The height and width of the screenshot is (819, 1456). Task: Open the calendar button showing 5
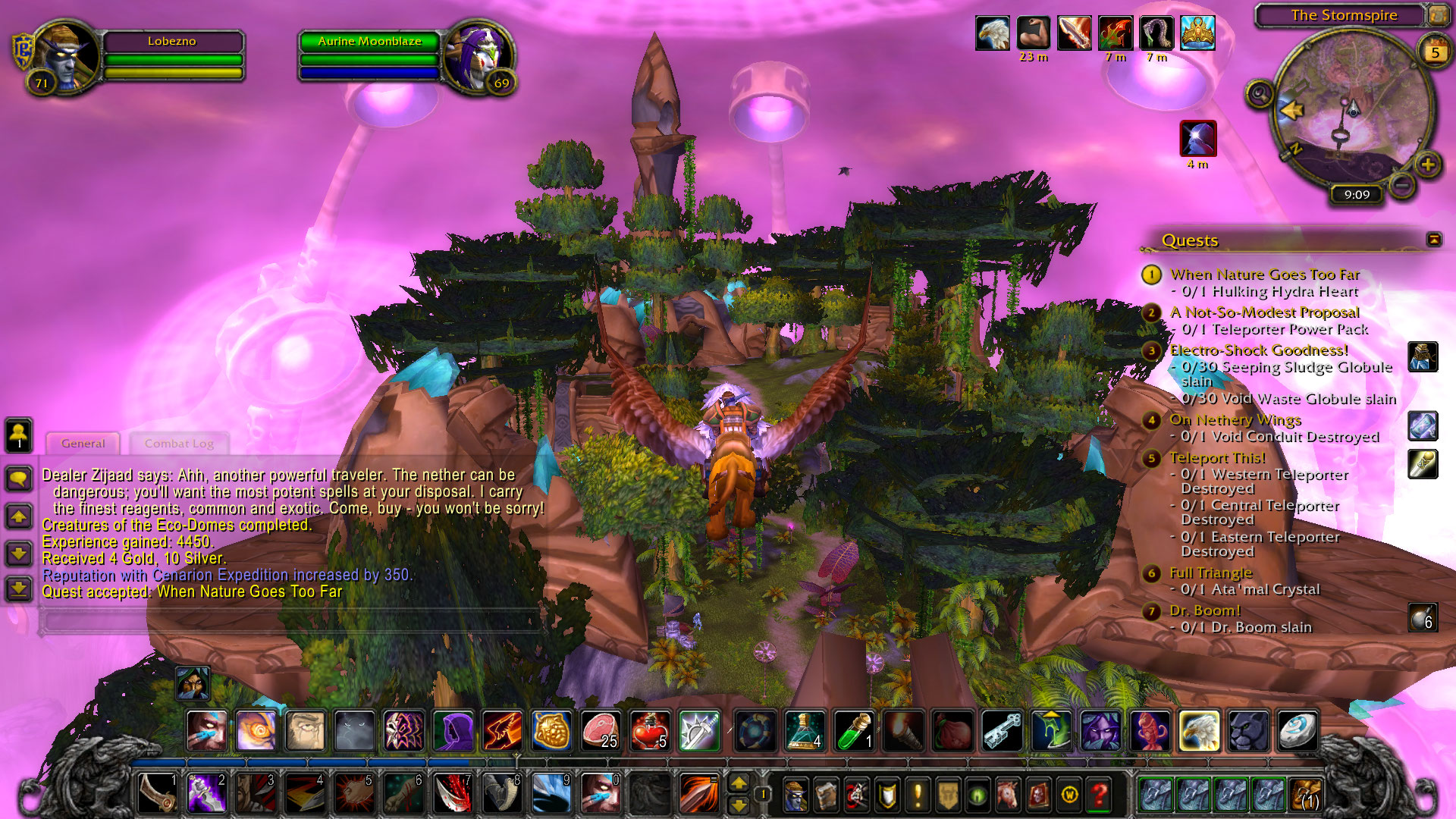pyautogui.click(x=1434, y=52)
